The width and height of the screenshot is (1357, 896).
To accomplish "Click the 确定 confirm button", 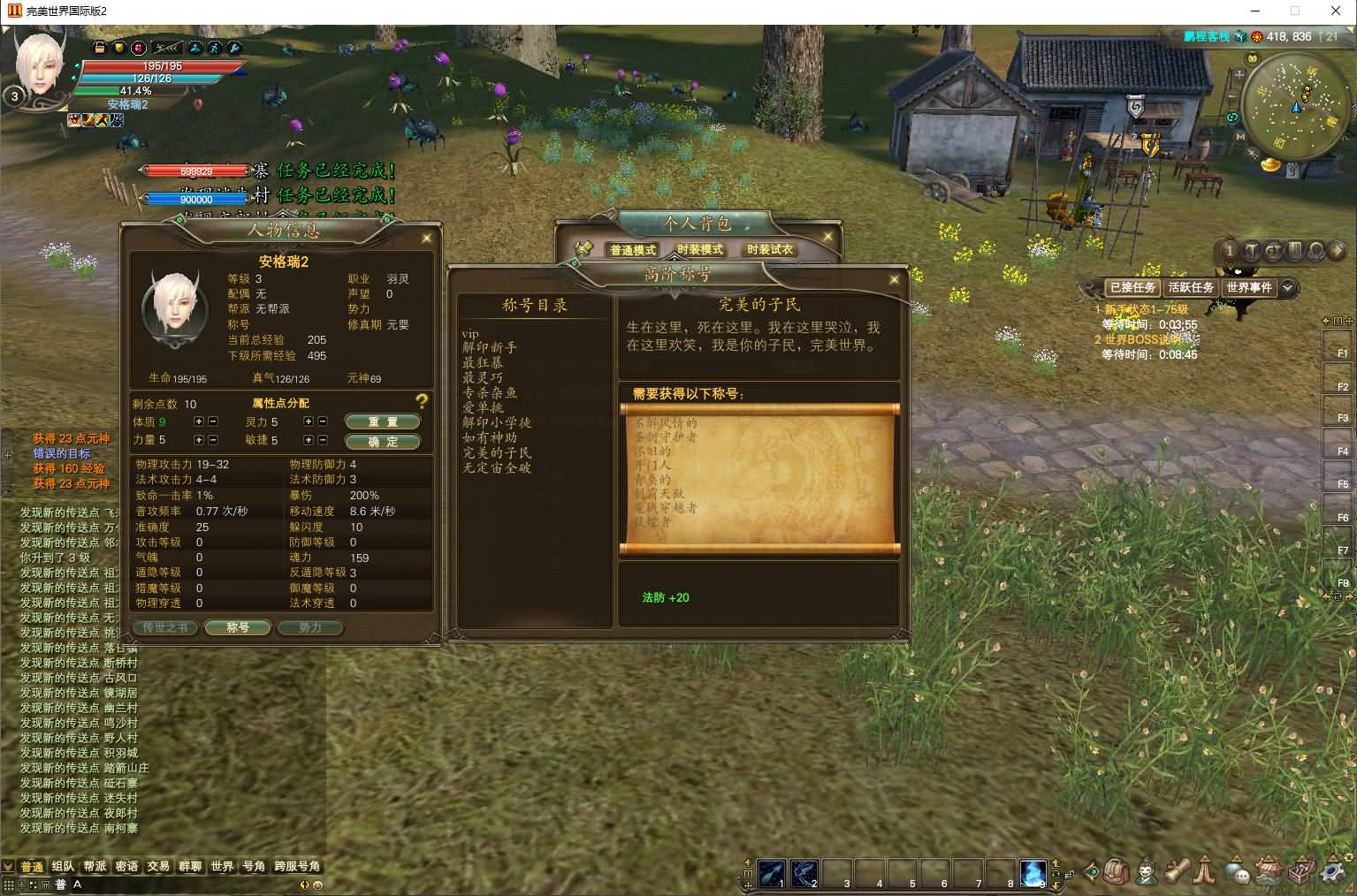I will click(383, 442).
